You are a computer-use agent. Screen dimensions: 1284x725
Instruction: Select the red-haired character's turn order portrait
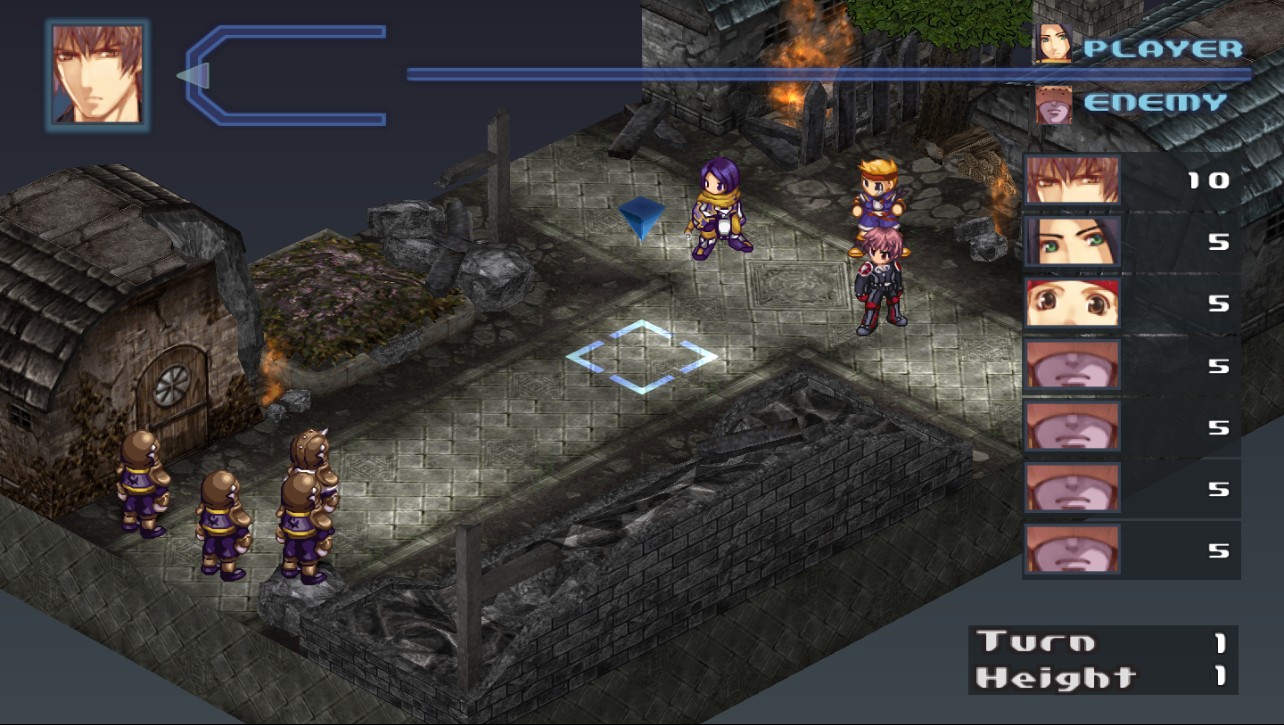pos(1071,303)
